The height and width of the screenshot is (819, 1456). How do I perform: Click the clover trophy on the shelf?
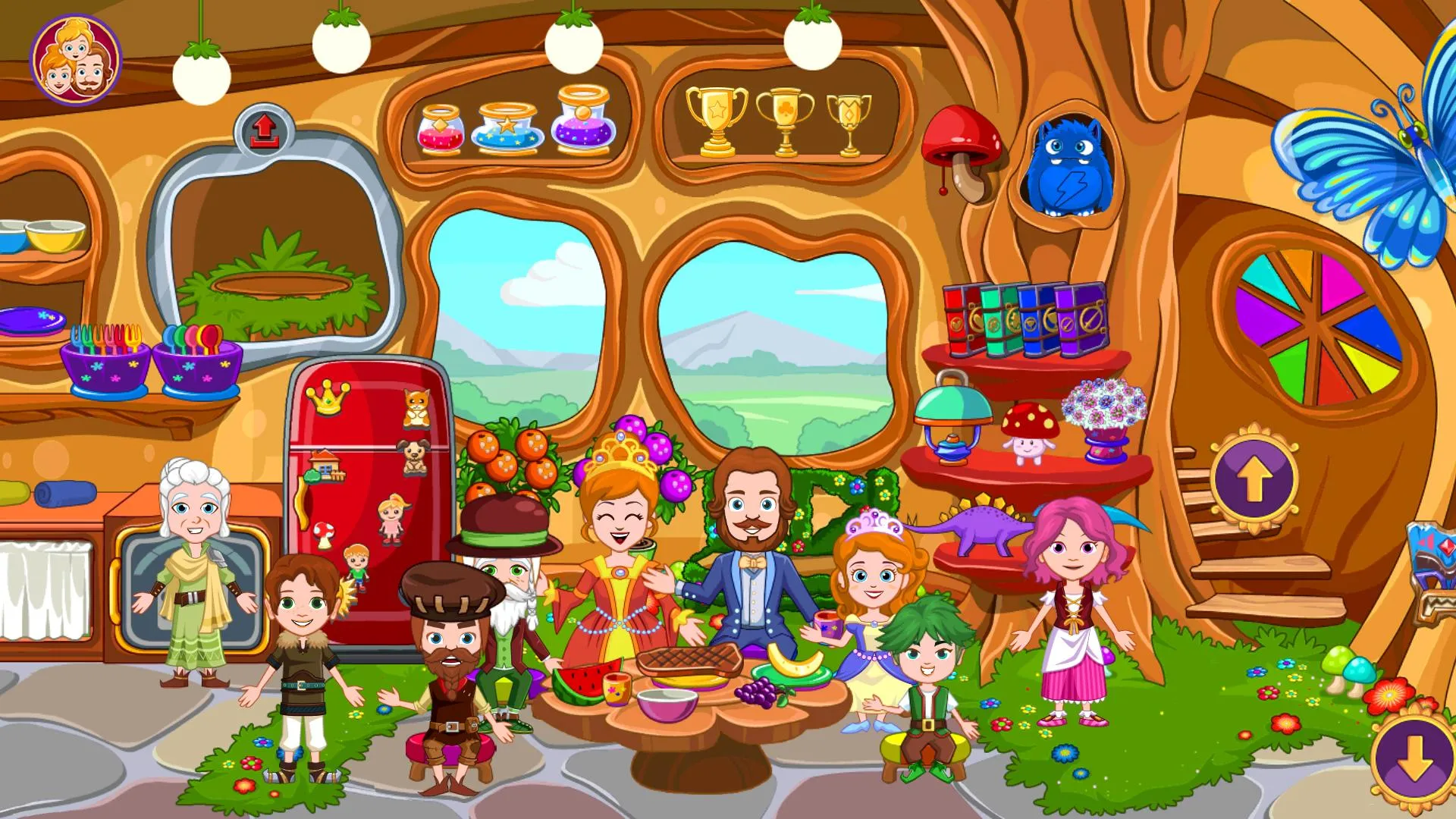coord(786,118)
